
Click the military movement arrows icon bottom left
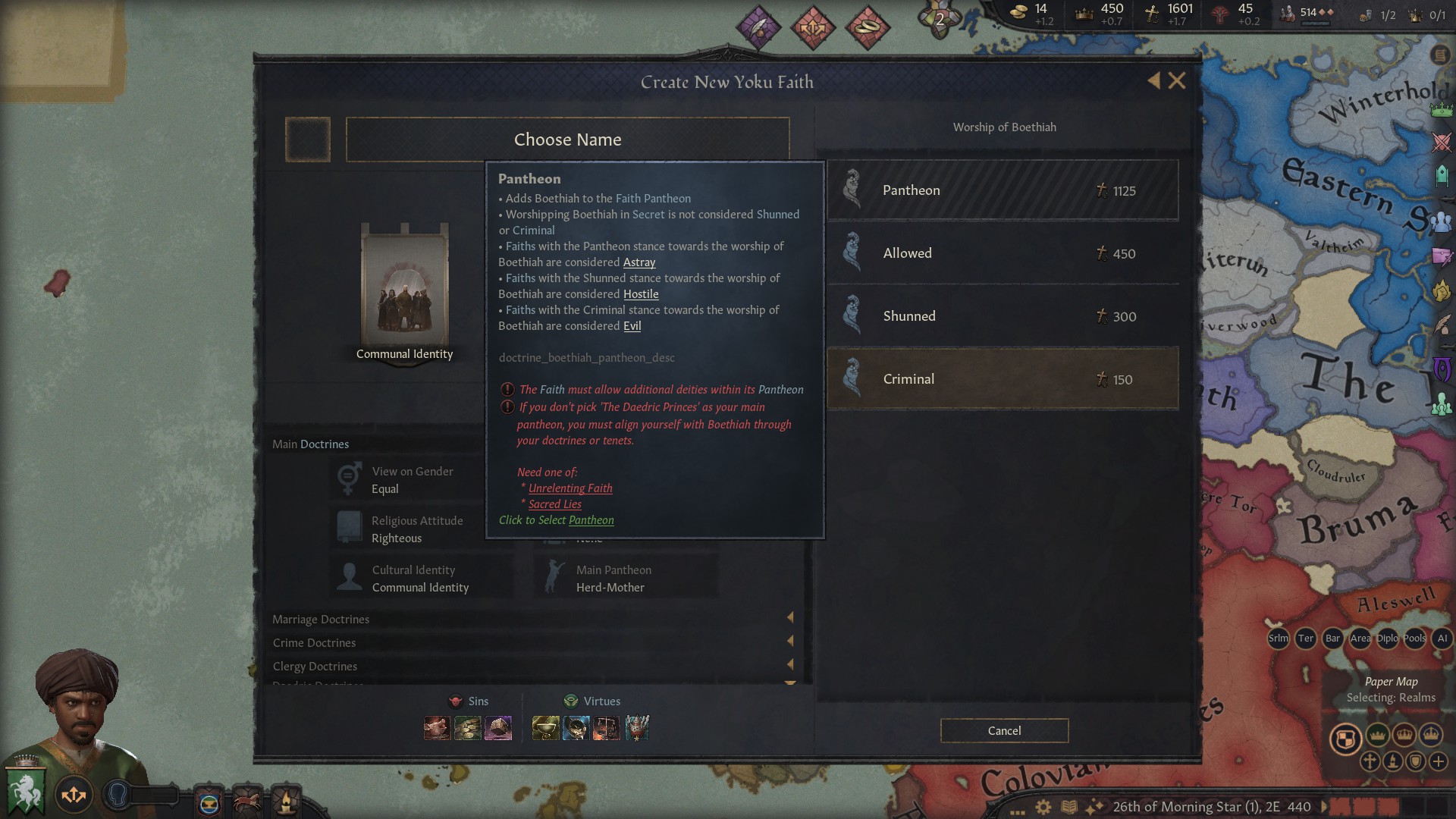[74, 795]
